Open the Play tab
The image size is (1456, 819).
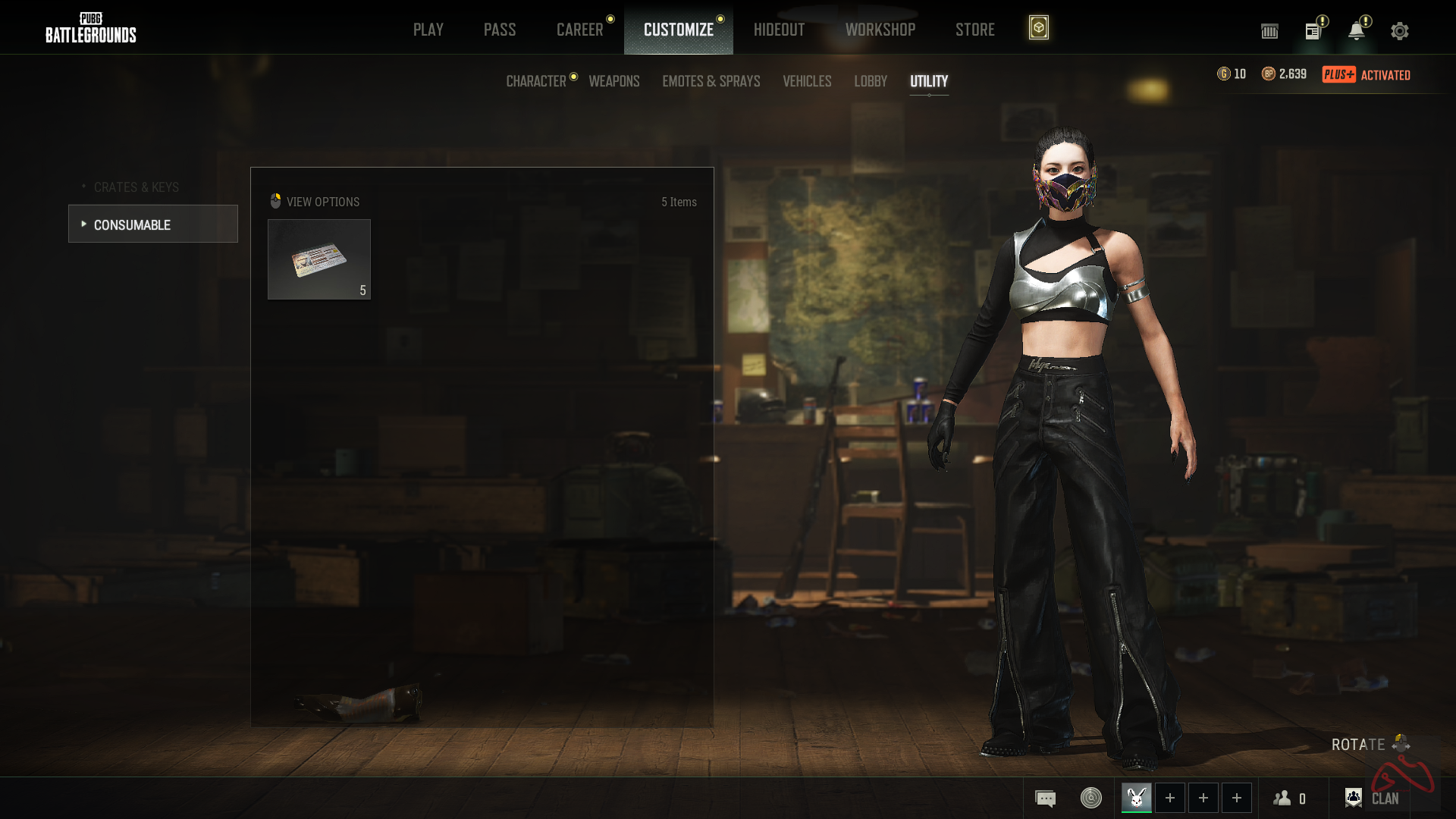[428, 30]
